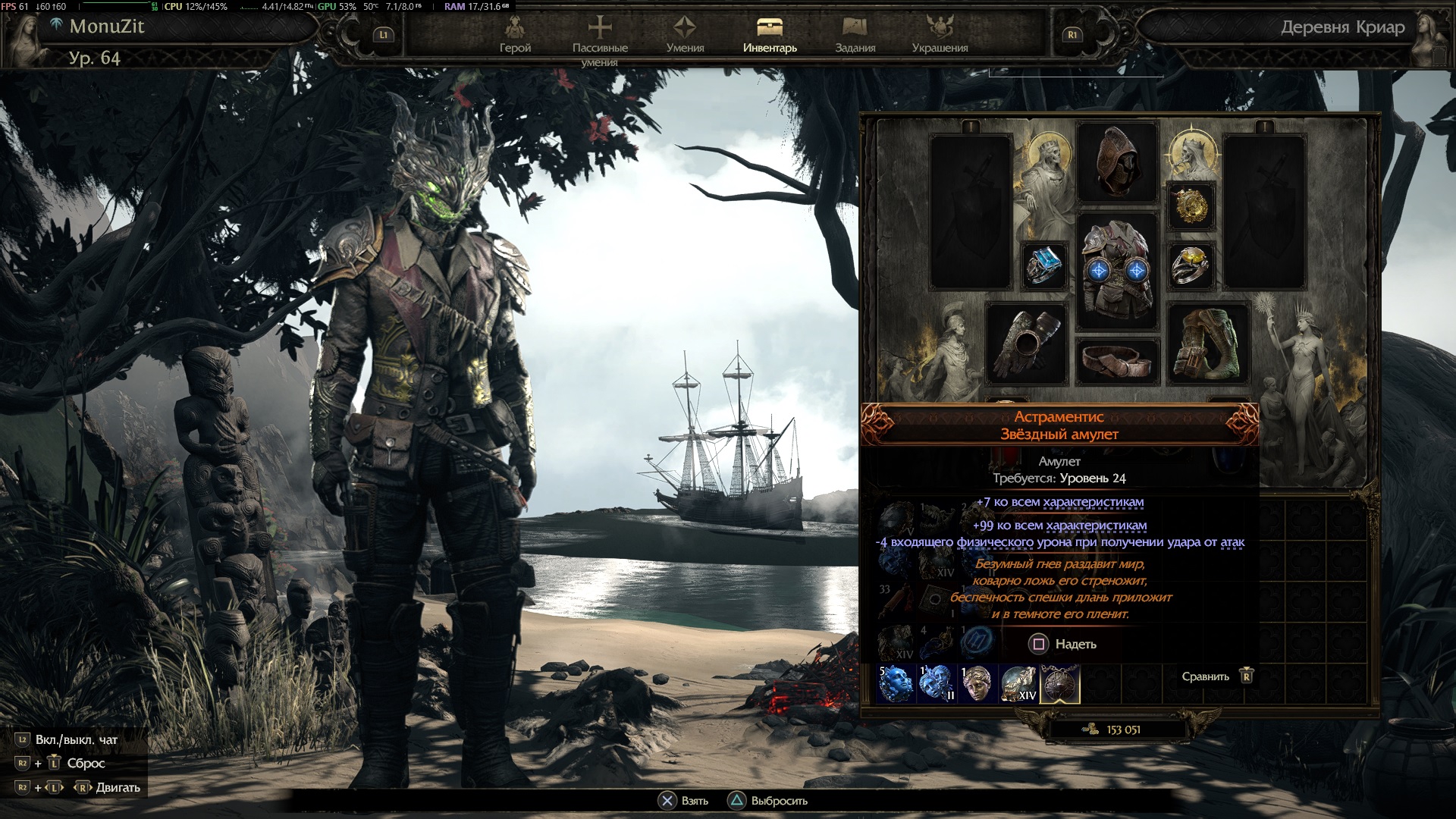Go to the Задания tab
Image resolution: width=1456 pixels, height=819 pixels.
coord(855,36)
